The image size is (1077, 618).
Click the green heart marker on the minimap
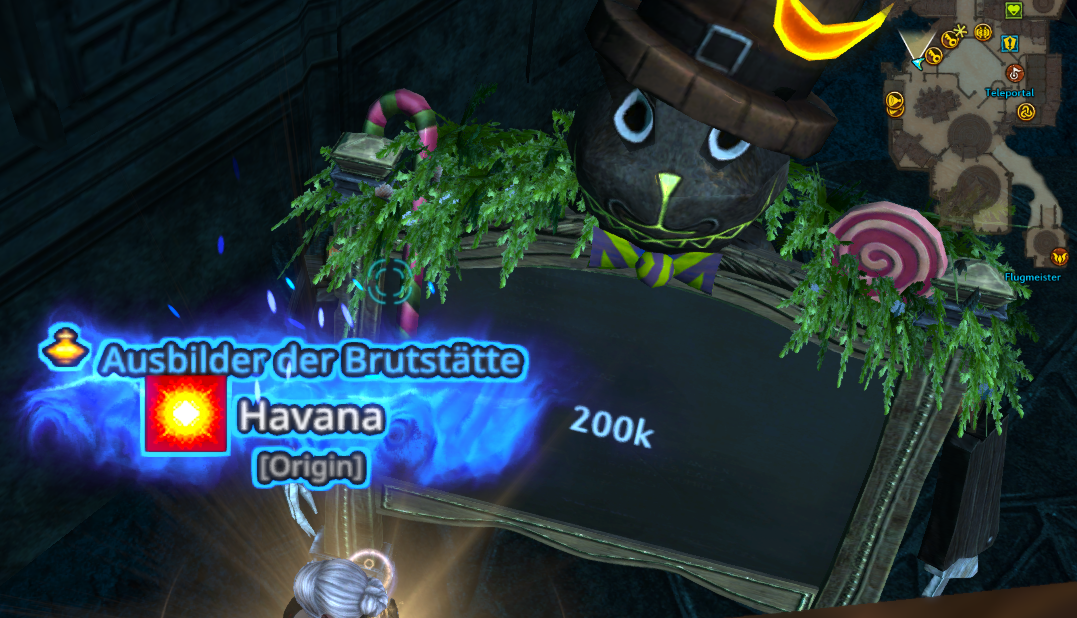tap(1012, 11)
